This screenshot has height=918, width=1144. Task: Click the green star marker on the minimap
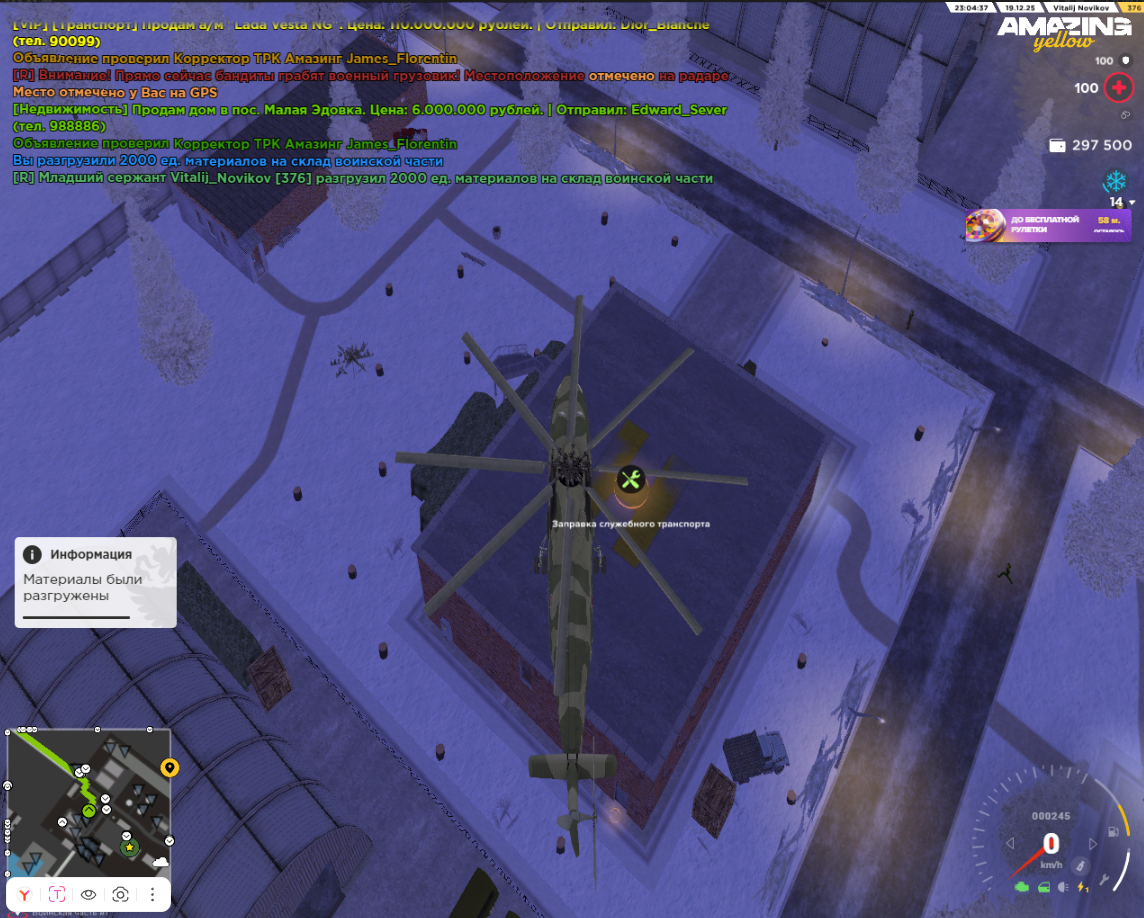point(129,847)
